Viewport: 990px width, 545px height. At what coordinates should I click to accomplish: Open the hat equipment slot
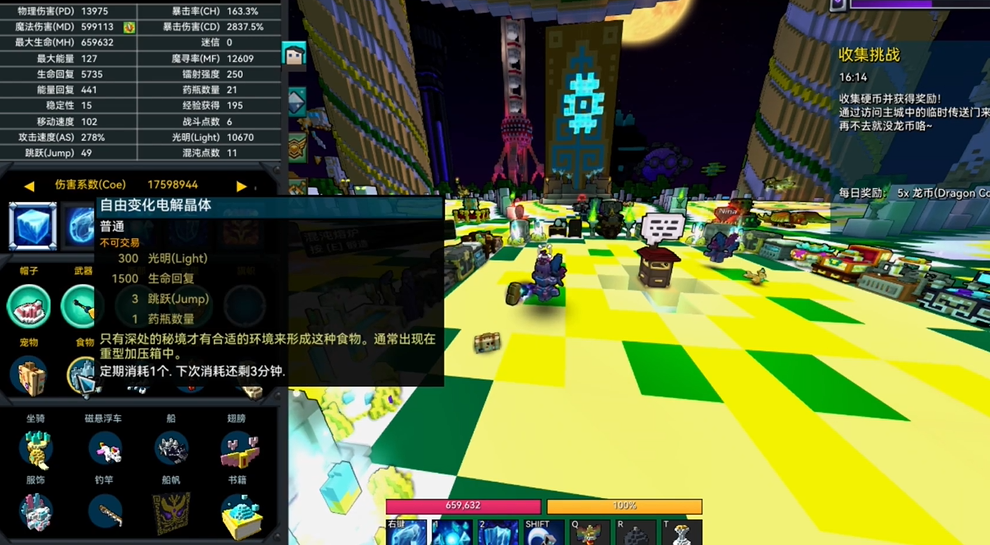pos(28,304)
